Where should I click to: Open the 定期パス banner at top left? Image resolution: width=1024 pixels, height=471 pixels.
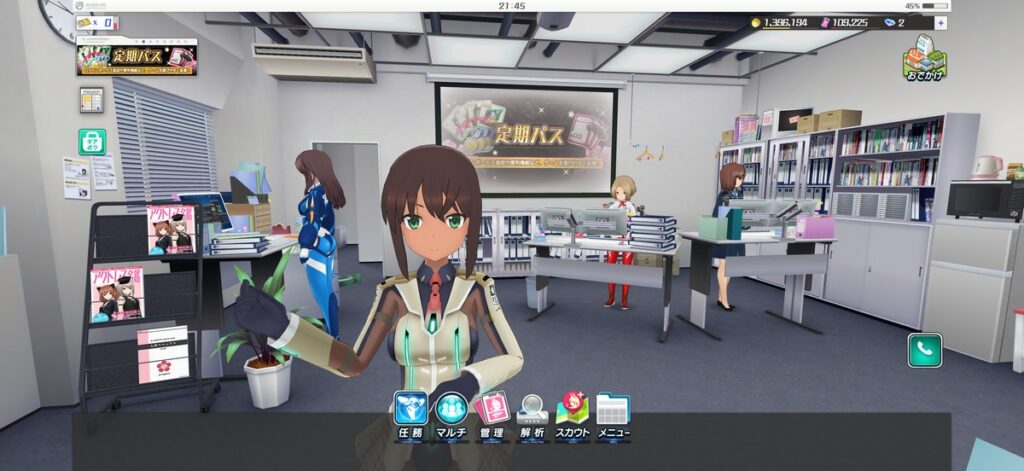(x=136, y=56)
